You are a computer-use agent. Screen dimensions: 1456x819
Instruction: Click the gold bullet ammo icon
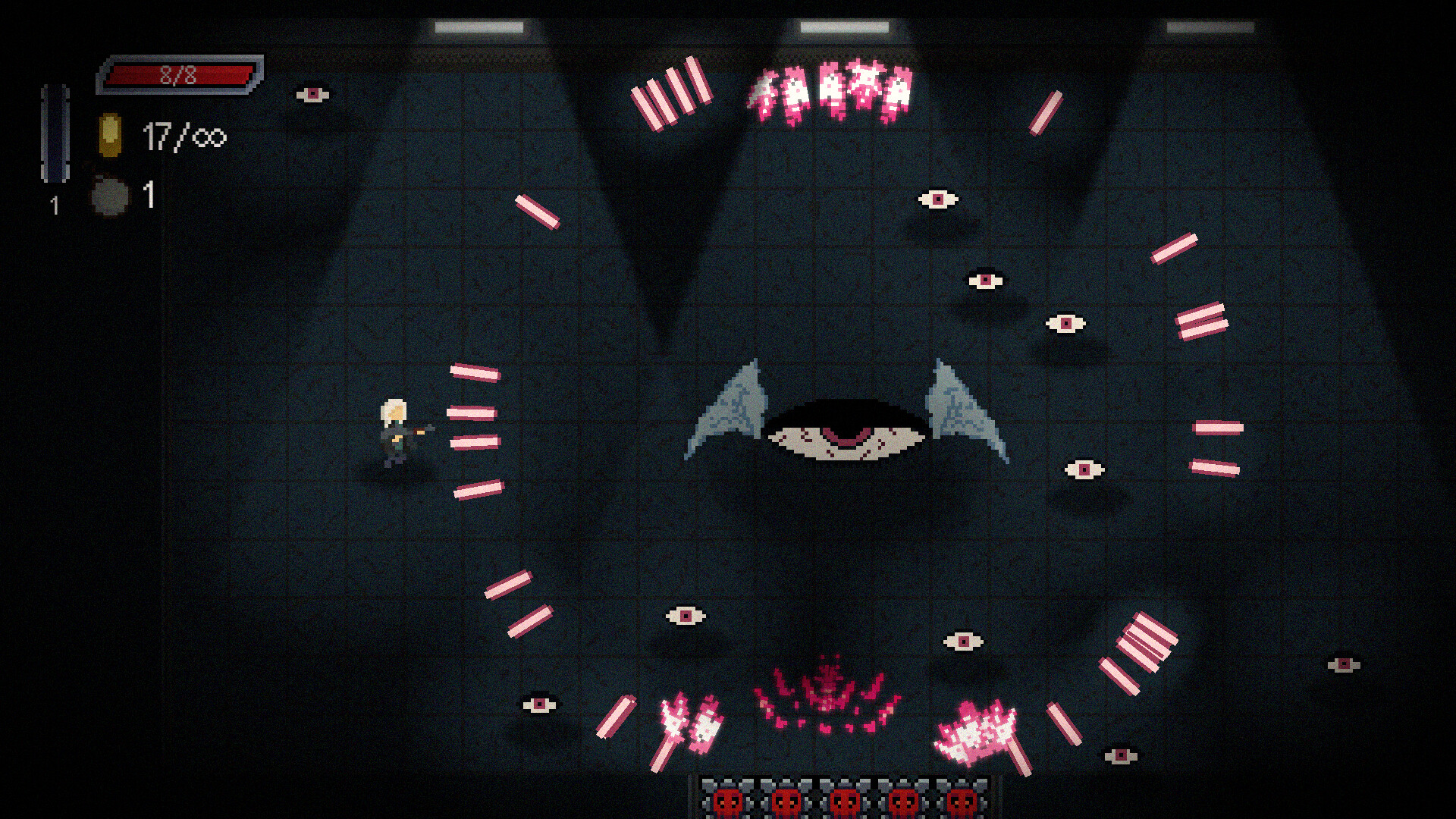111,135
